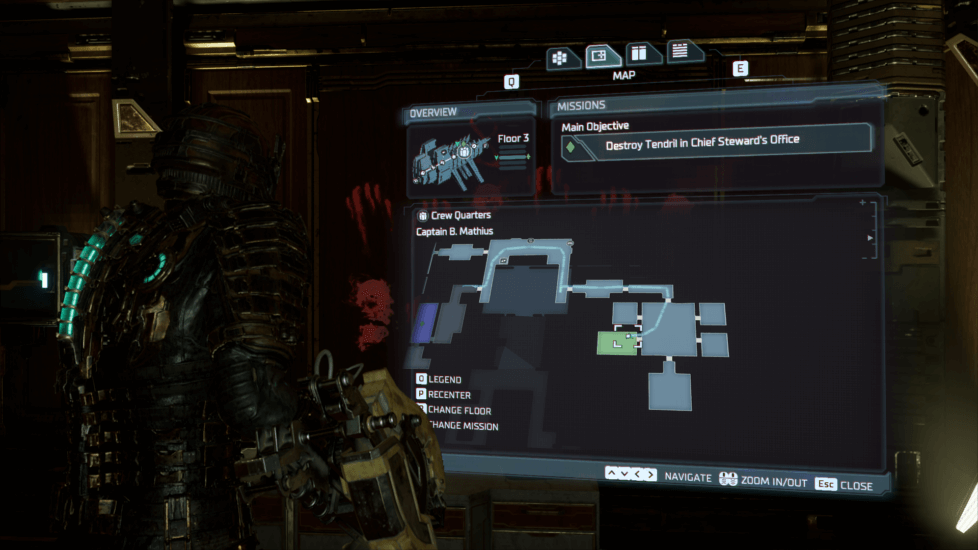
Task: Select the green highlighted room on map
Action: click(617, 343)
